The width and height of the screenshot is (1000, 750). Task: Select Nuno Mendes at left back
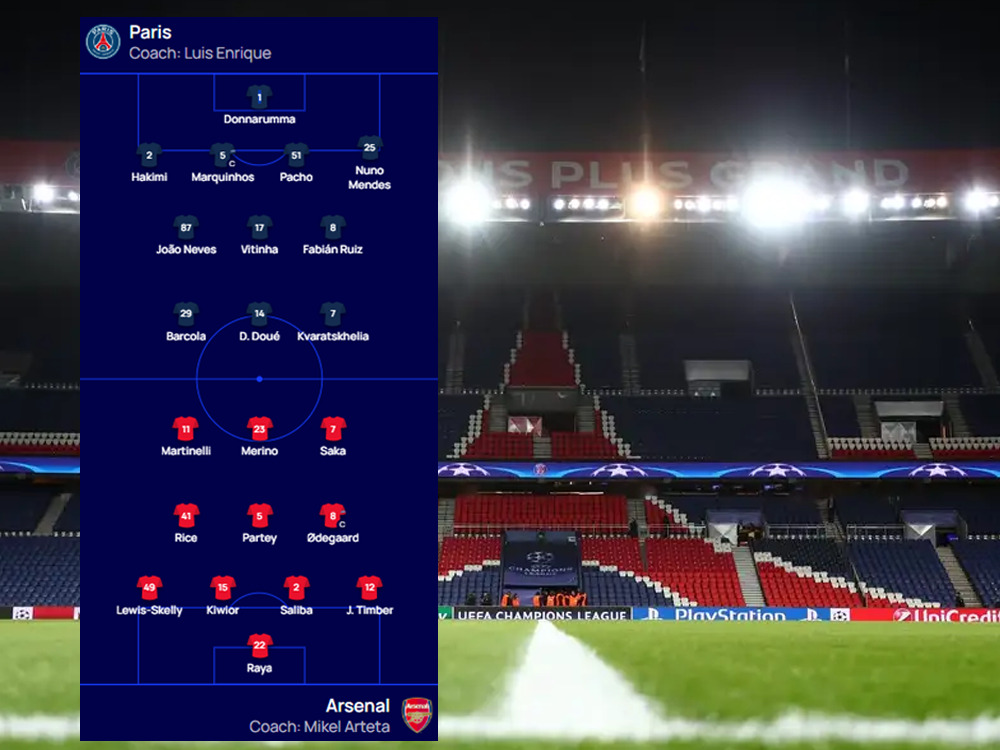370,148
